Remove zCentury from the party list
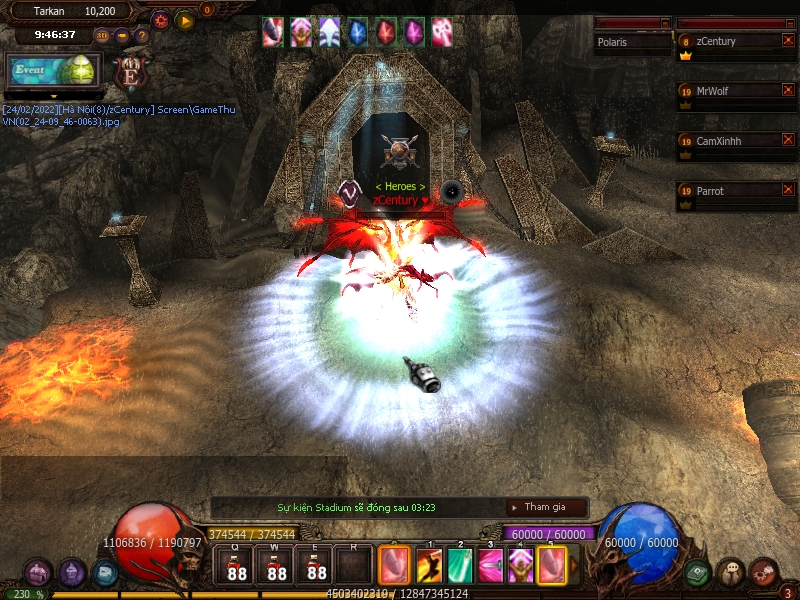 click(789, 40)
